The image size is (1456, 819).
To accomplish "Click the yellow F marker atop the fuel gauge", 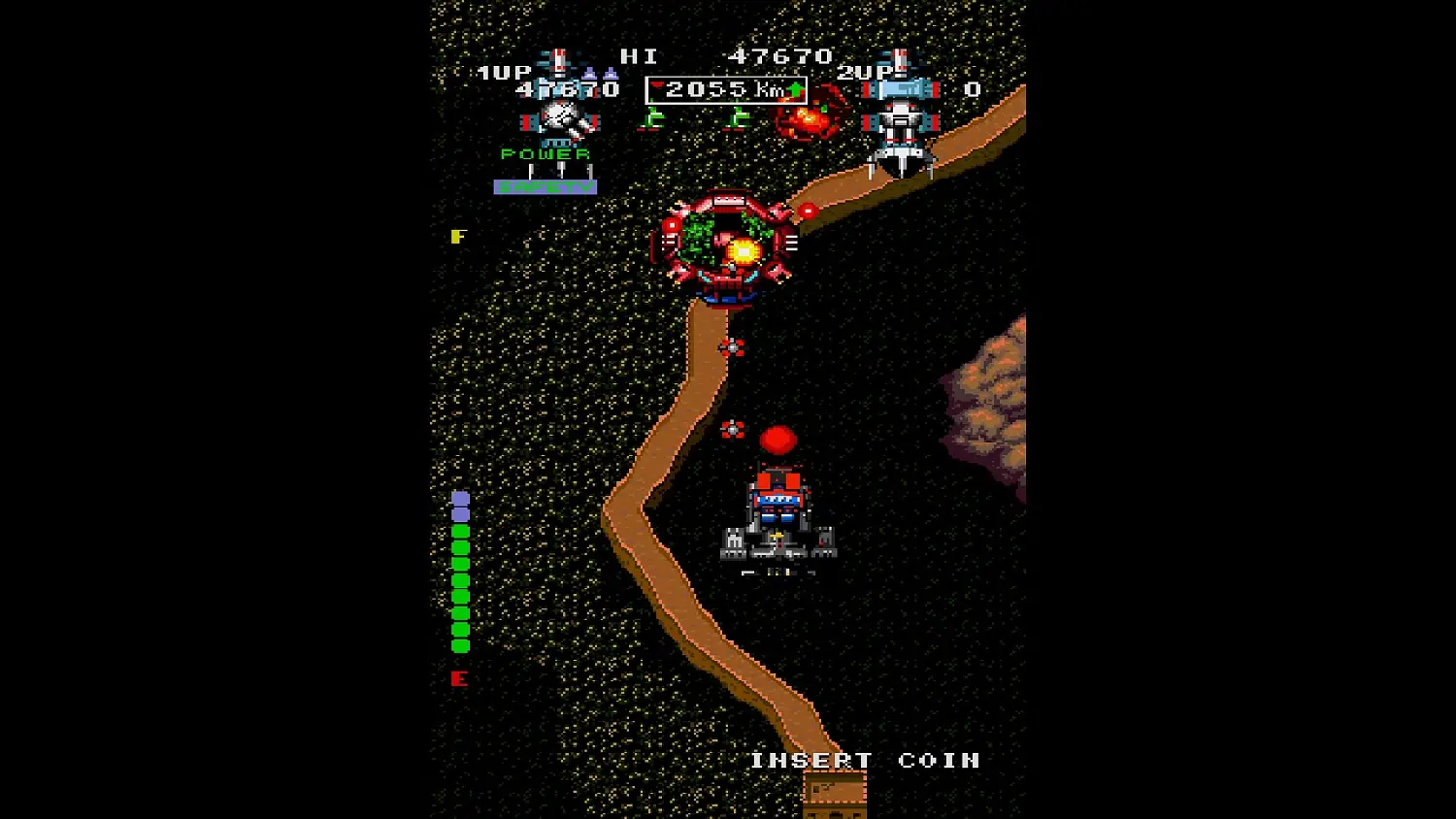I will (x=459, y=236).
